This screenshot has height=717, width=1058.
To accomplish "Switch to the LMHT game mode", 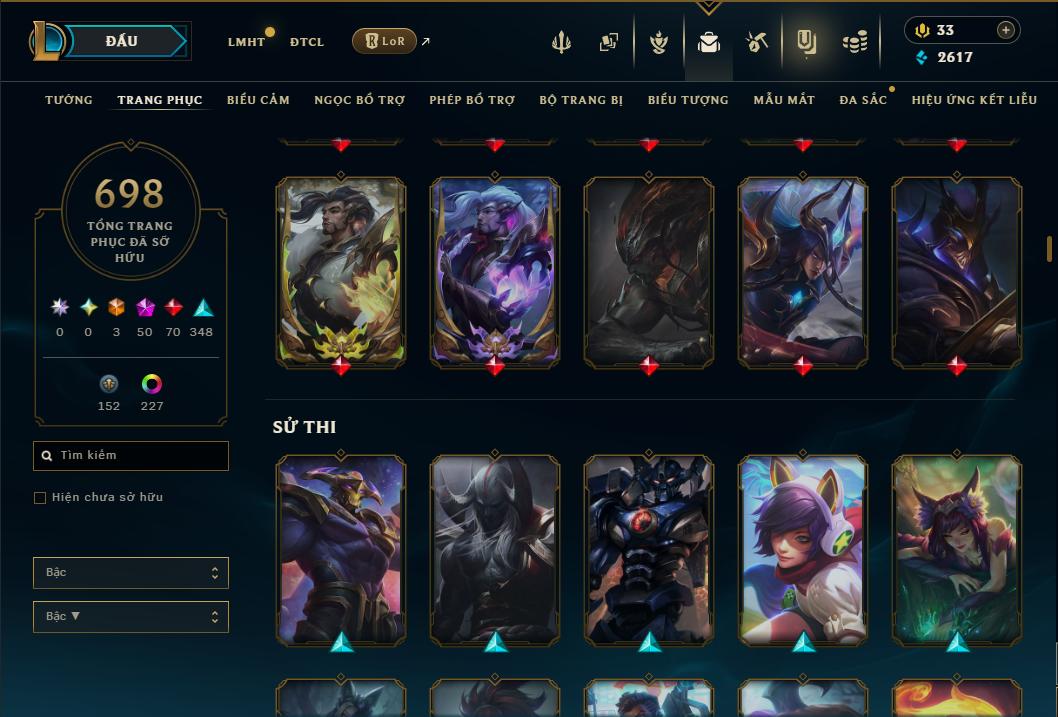I will pyautogui.click(x=246, y=42).
